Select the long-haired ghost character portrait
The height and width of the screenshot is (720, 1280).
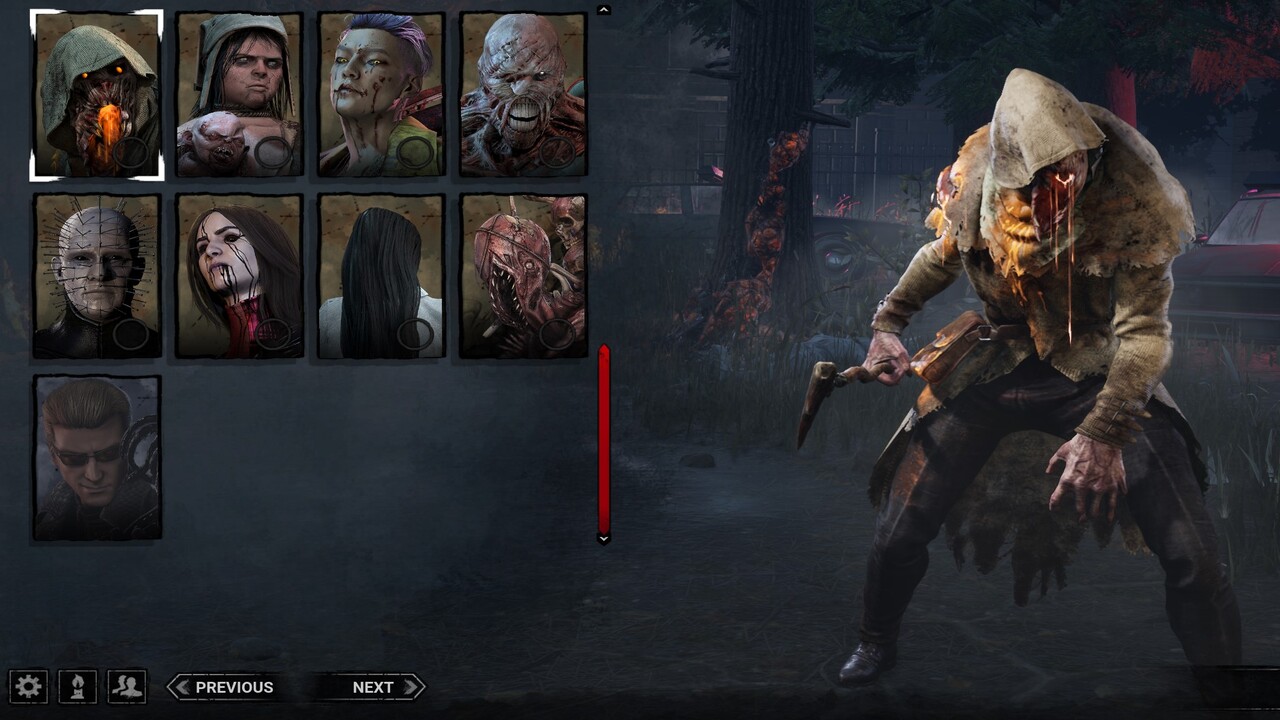point(382,277)
